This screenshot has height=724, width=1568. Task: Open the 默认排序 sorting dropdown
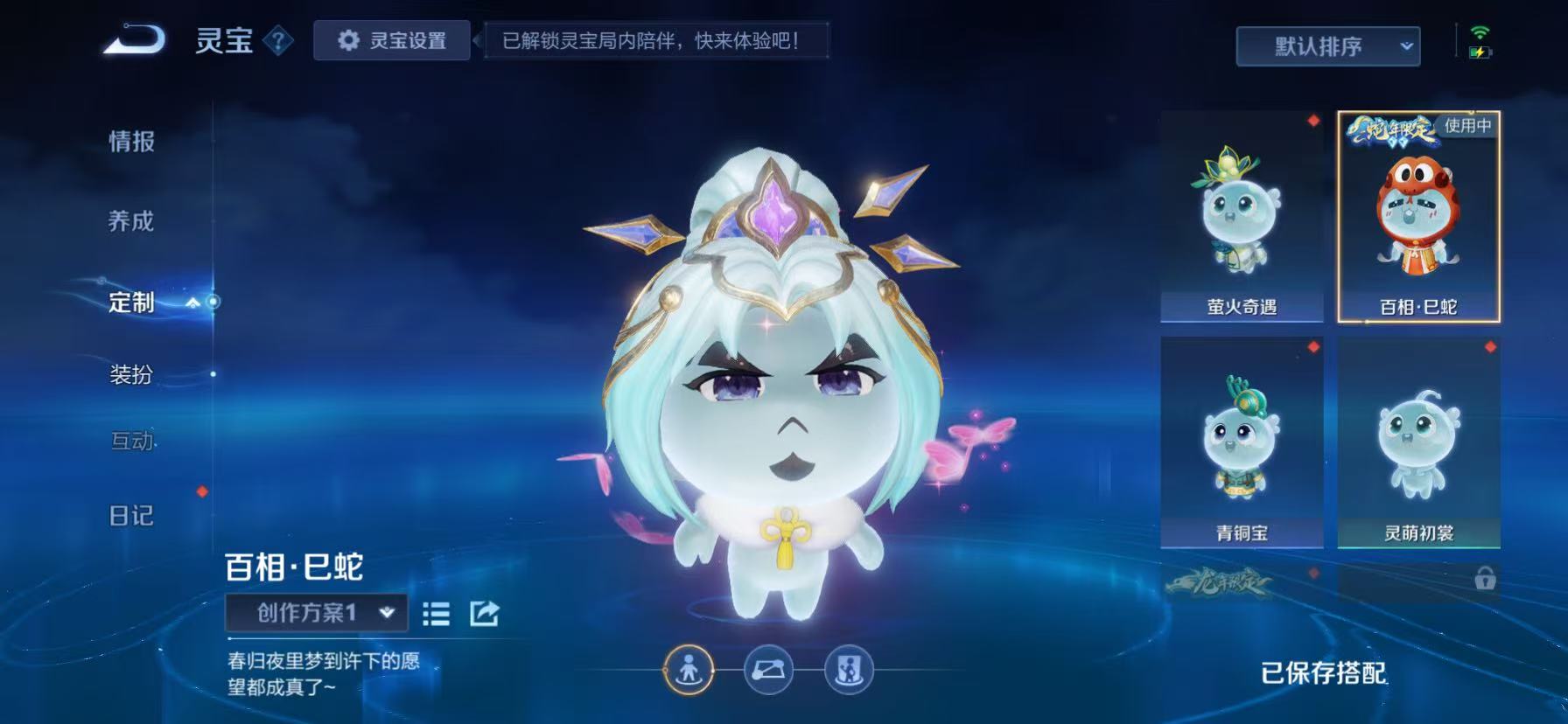[x=1326, y=45]
